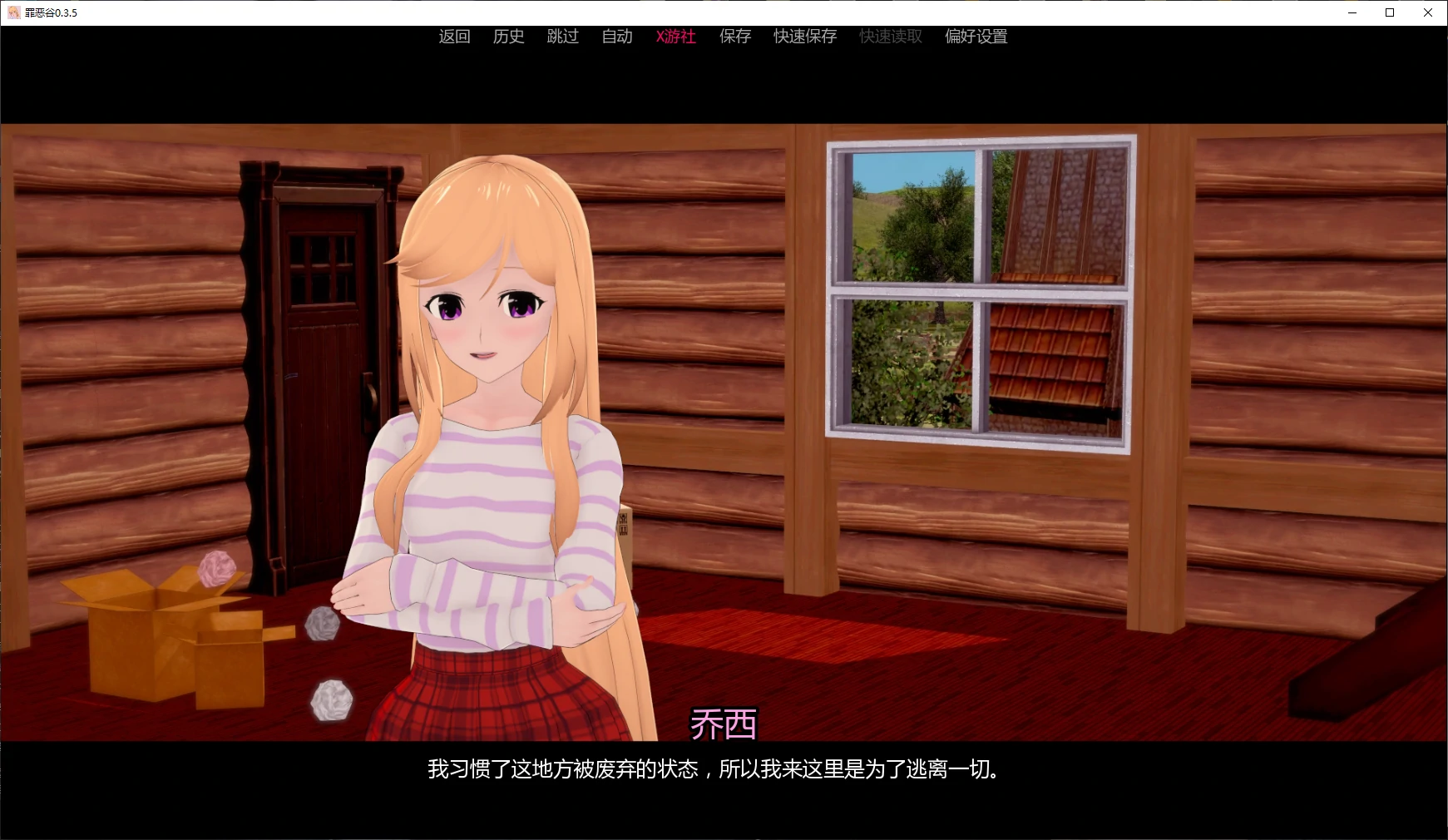
Task: Open the 保存 save screen
Action: tap(734, 37)
